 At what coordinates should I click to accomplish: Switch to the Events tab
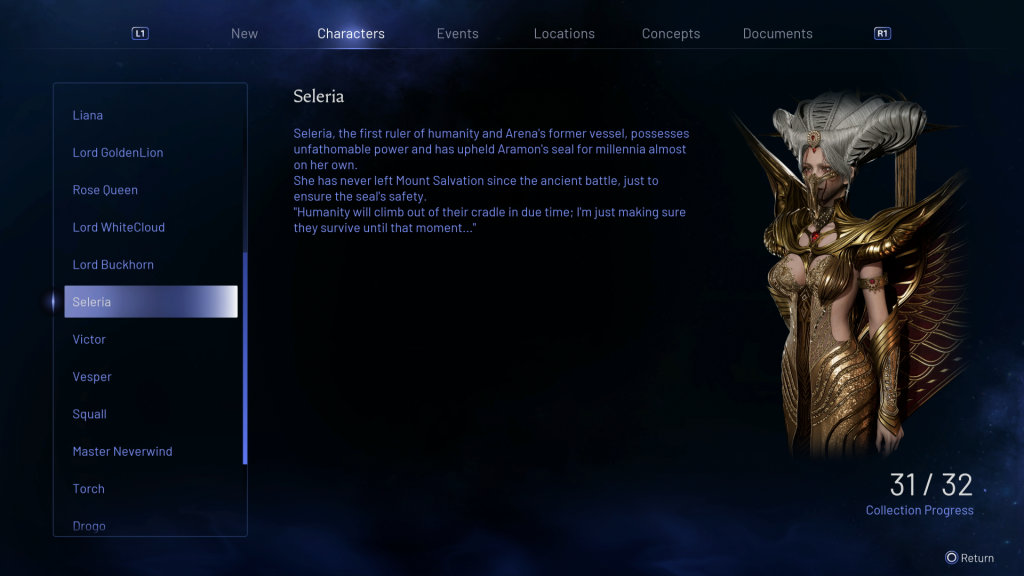tap(458, 34)
